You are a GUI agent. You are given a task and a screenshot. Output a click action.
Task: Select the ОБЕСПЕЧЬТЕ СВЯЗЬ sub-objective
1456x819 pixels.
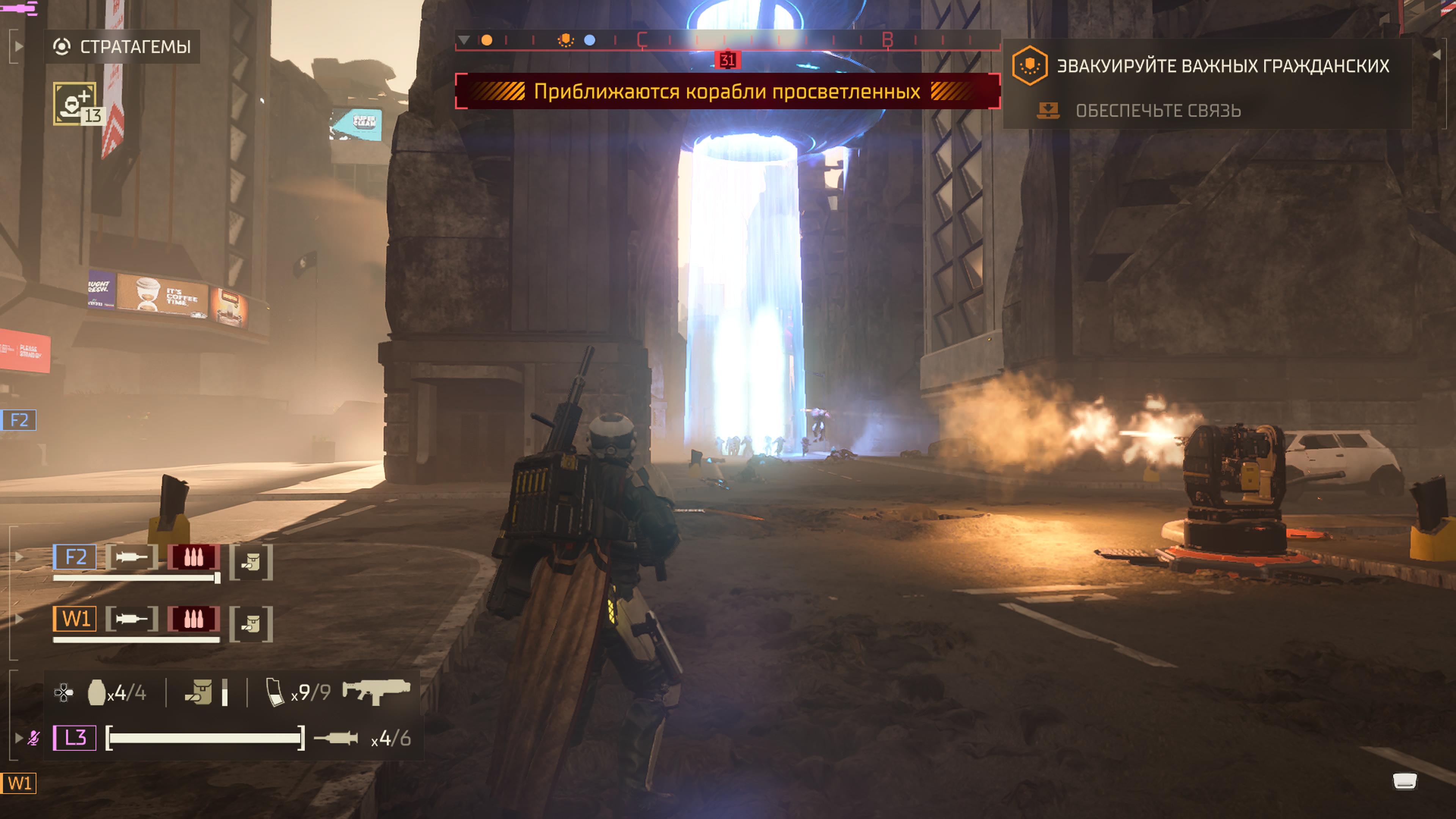(x=1158, y=111)
